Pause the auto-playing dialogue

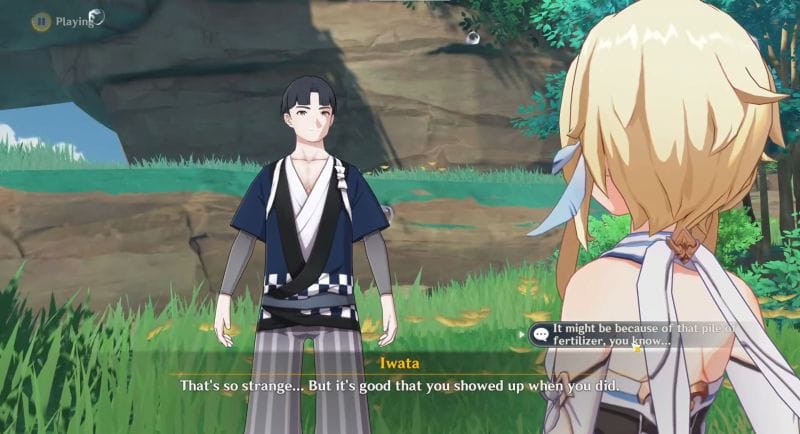pos(41,20)
